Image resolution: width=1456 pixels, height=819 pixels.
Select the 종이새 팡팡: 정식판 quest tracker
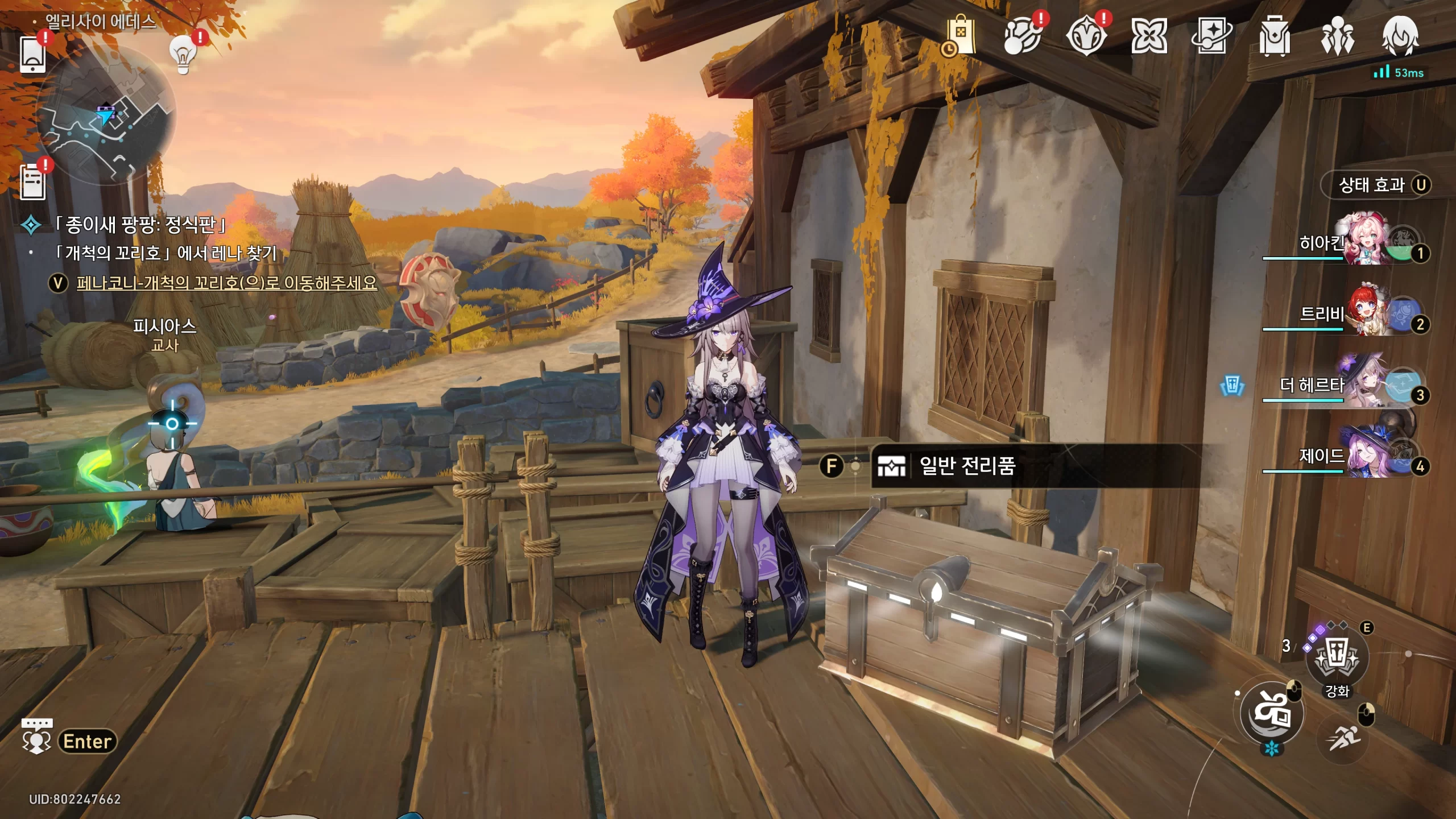pos(139,225)
